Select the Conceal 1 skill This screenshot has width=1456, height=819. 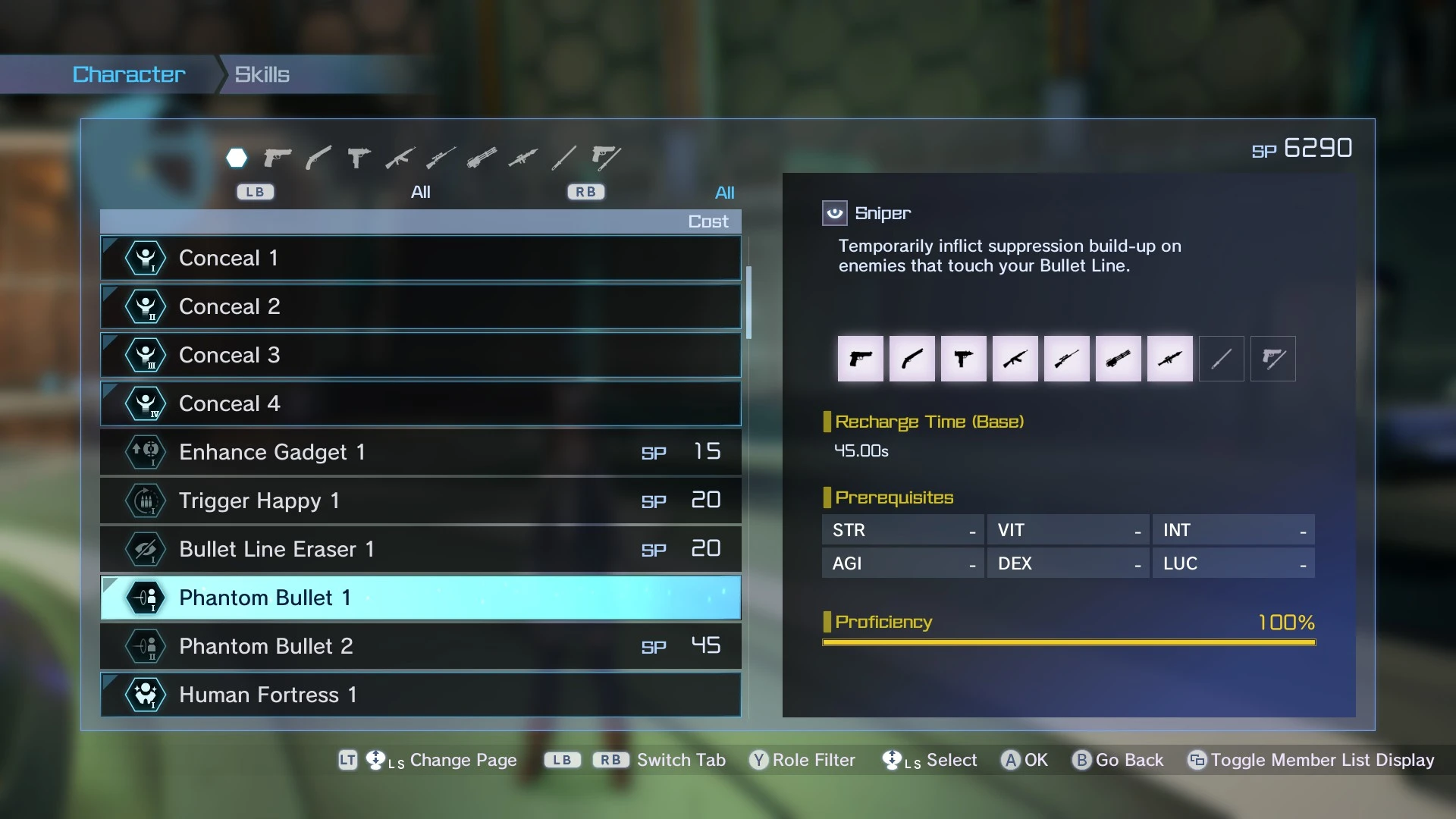point(420,258)
